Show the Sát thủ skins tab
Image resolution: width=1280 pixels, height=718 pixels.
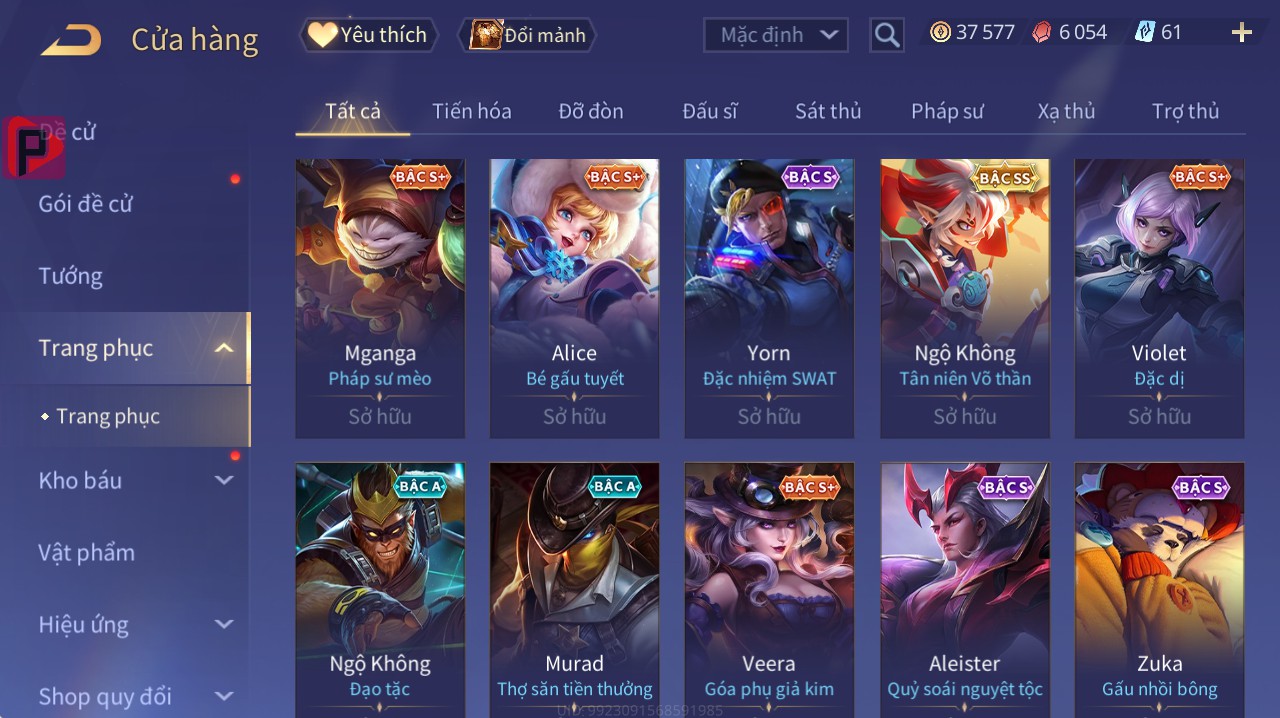(828, 111)
